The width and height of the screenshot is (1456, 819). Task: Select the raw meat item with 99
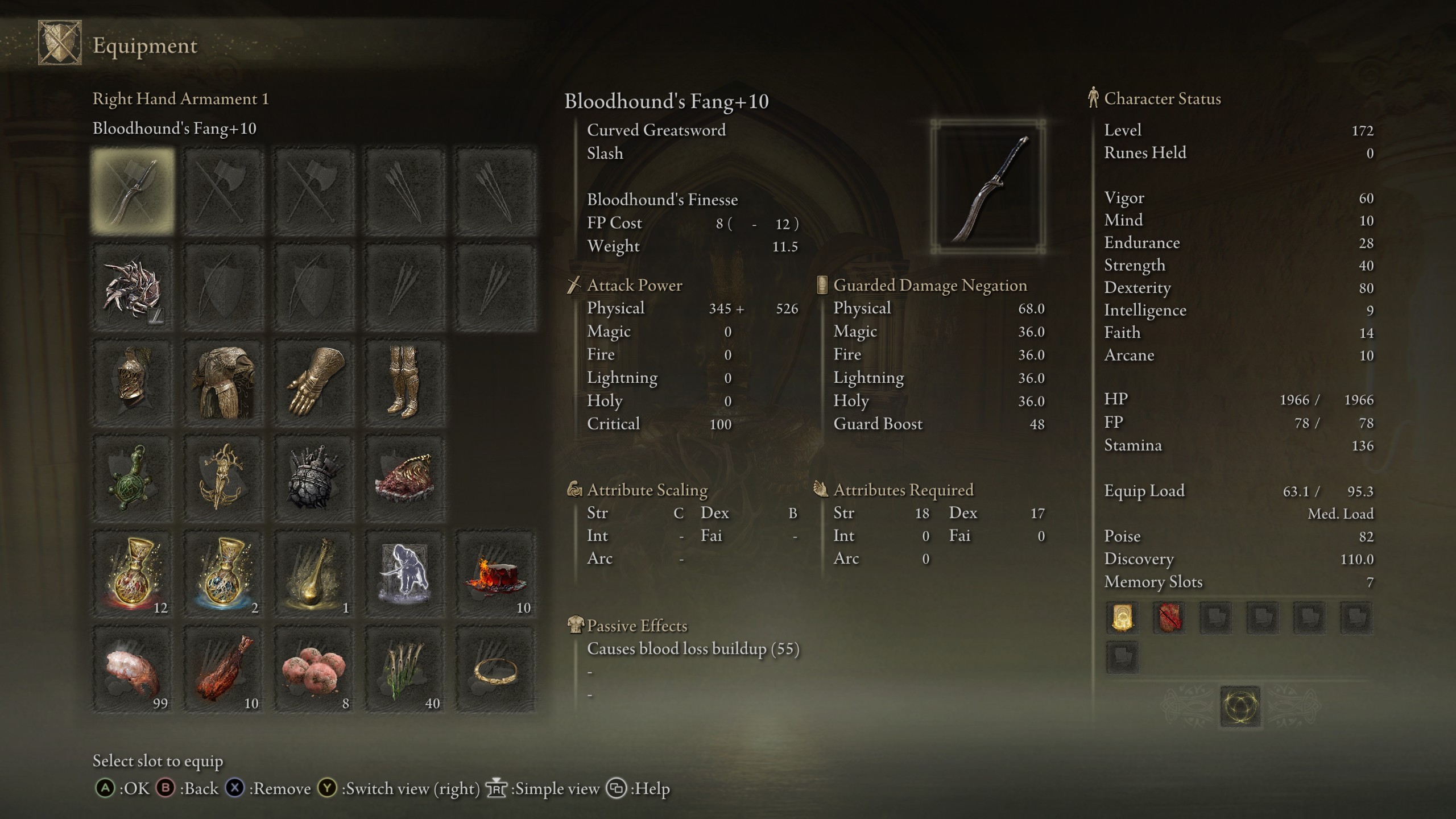click(x=133, y=670)
